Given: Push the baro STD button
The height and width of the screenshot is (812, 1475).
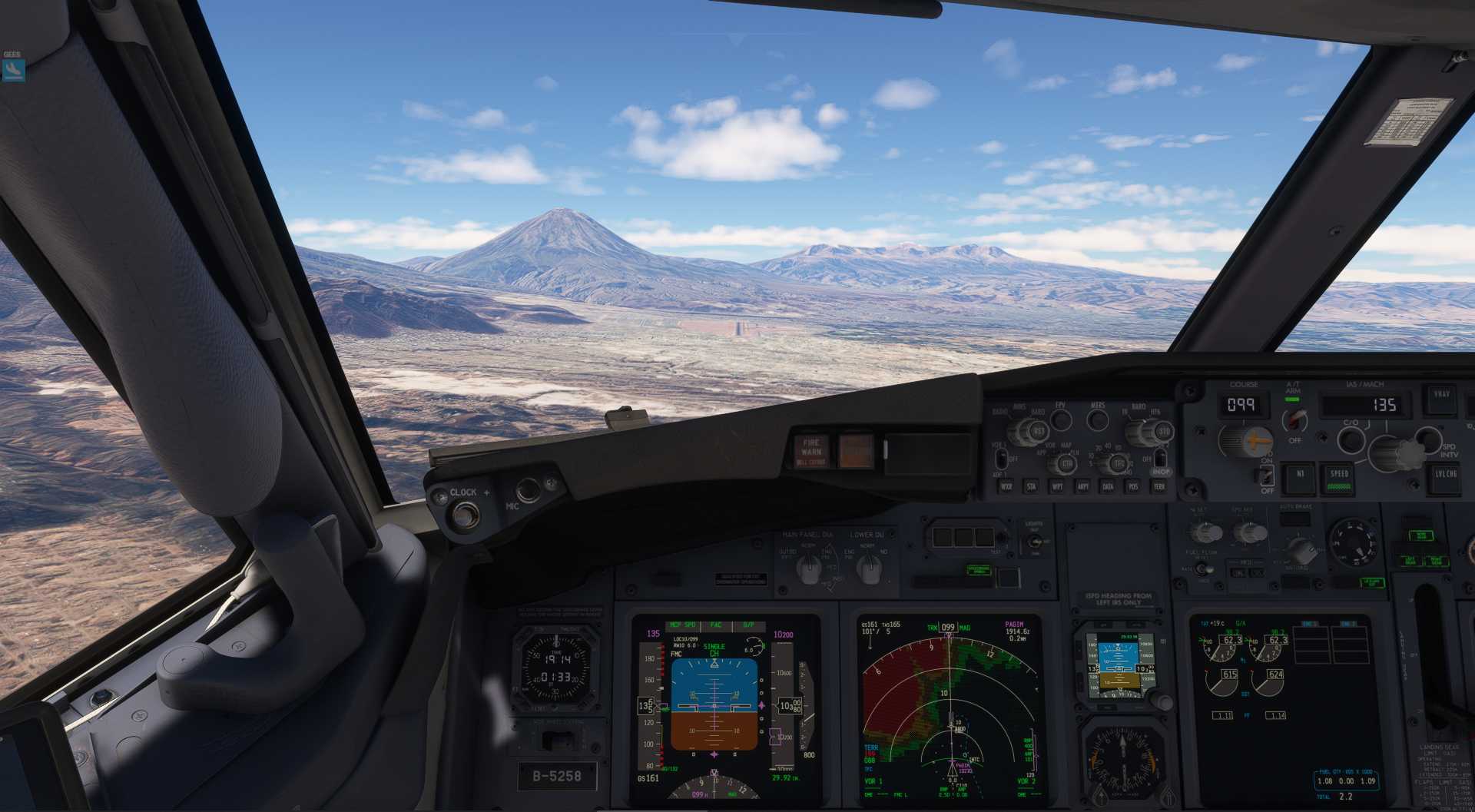Looking at the screenshot, I should point(1164,432).
